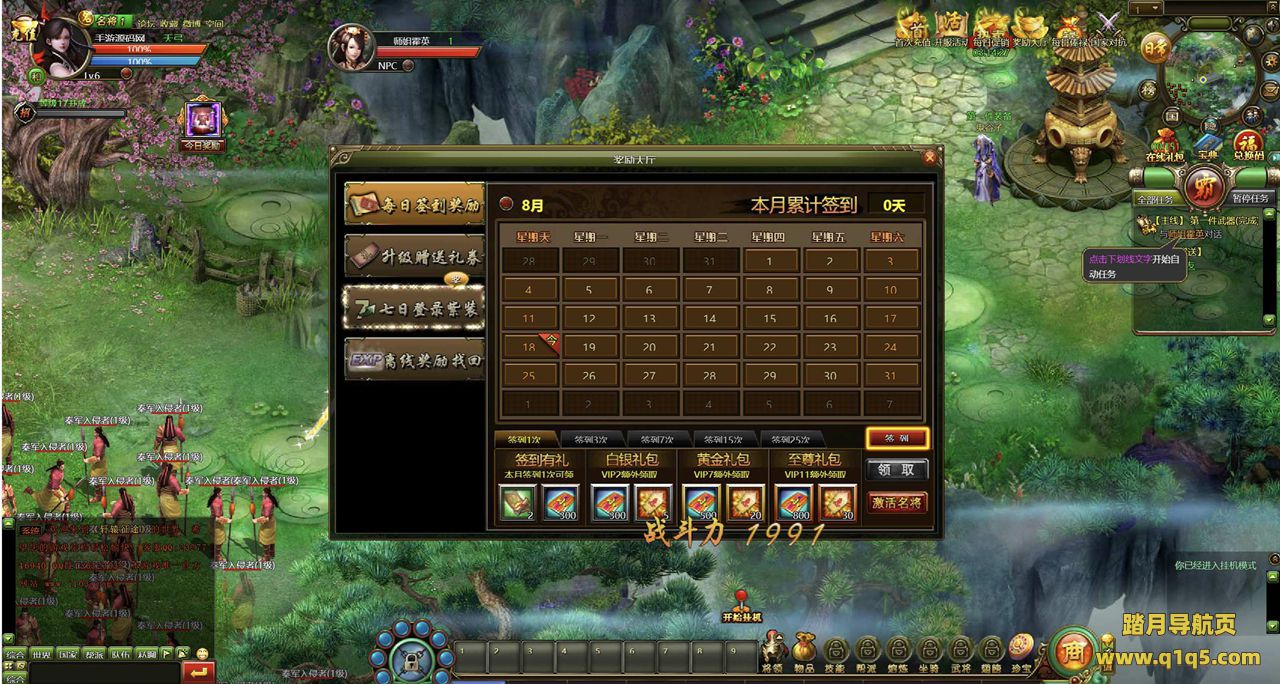Claim rewards with the 领取 button
Image resolution: width=1280 pixels, height=684 pixels.
pyautogui.click(x=897, y=470)
